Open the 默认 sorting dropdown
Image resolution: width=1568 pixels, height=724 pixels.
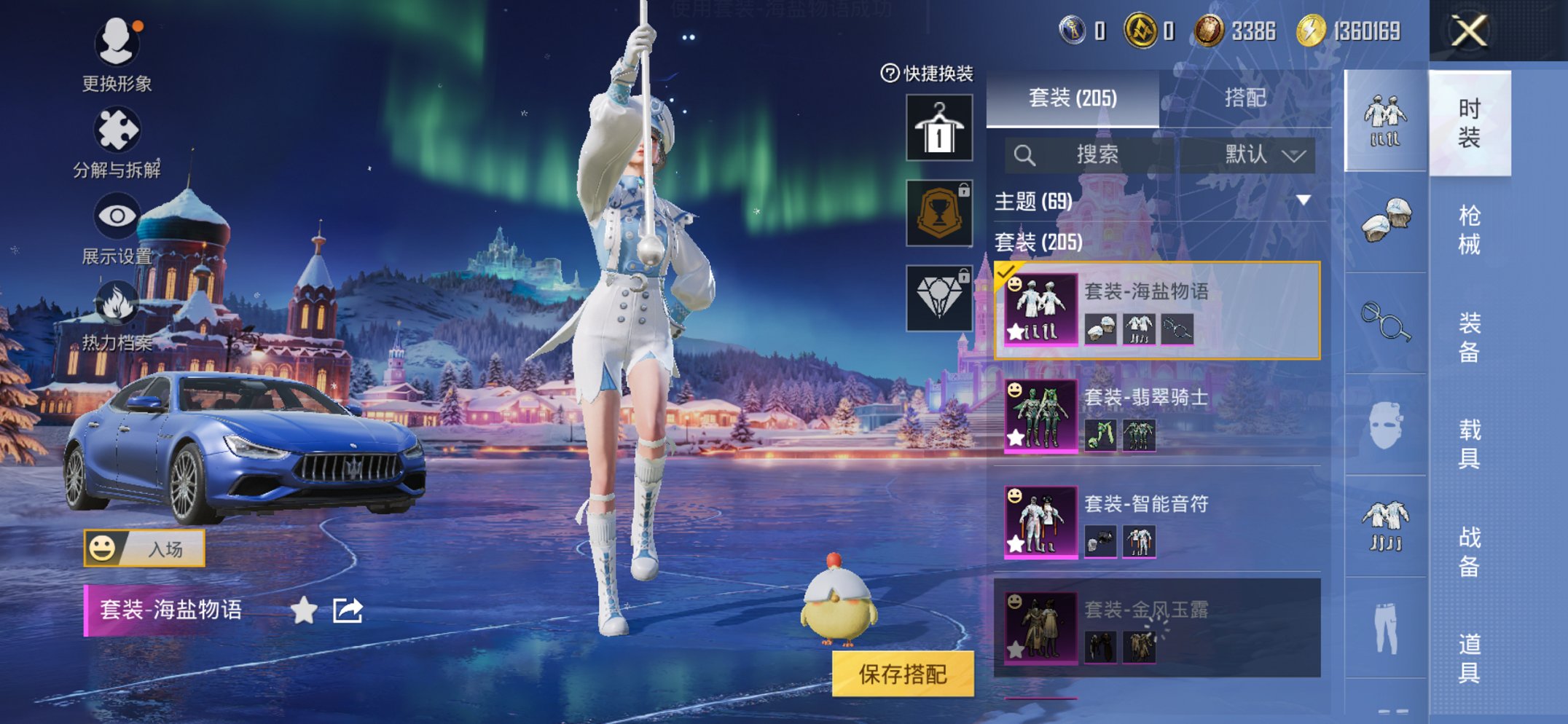point(1255,154)
